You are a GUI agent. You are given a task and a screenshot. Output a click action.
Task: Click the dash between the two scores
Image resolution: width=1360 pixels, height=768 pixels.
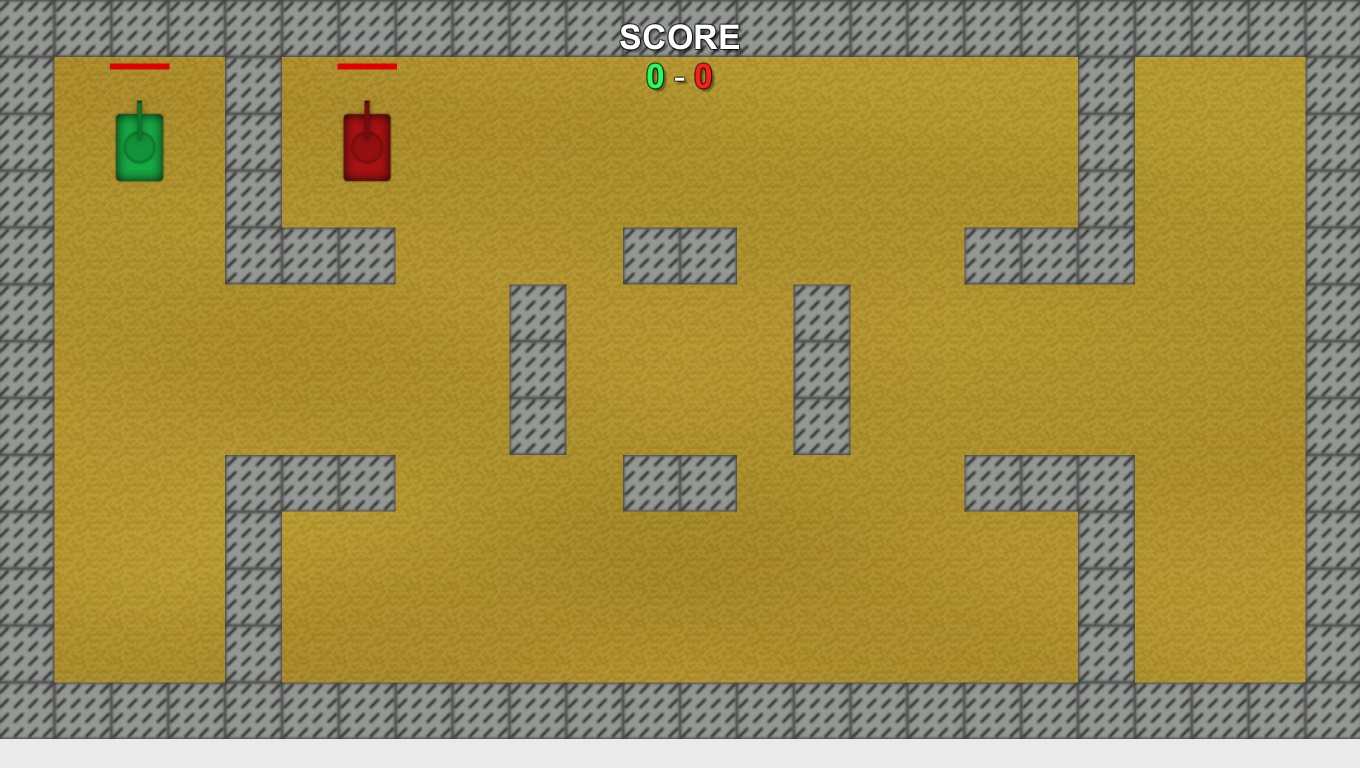[x=680, y=78]
